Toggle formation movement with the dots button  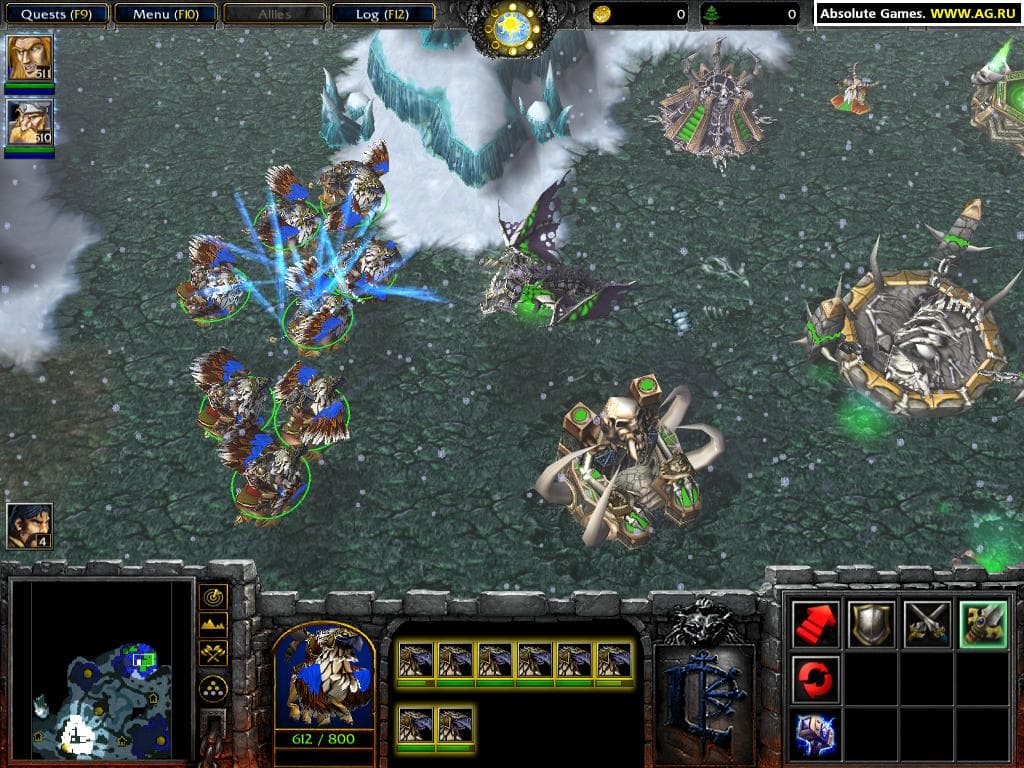tap(214, 687)
